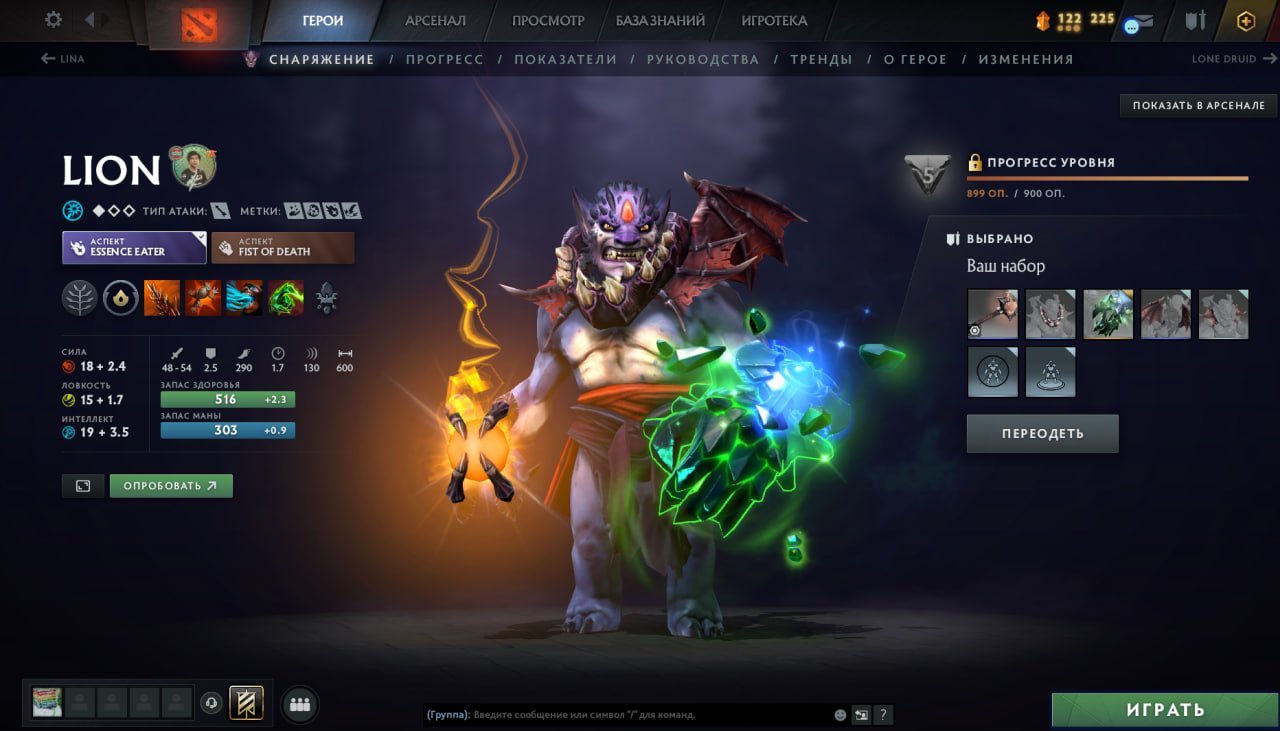1280x731 pixels.
Task: Open the talent tree icon
Action: 79,297
